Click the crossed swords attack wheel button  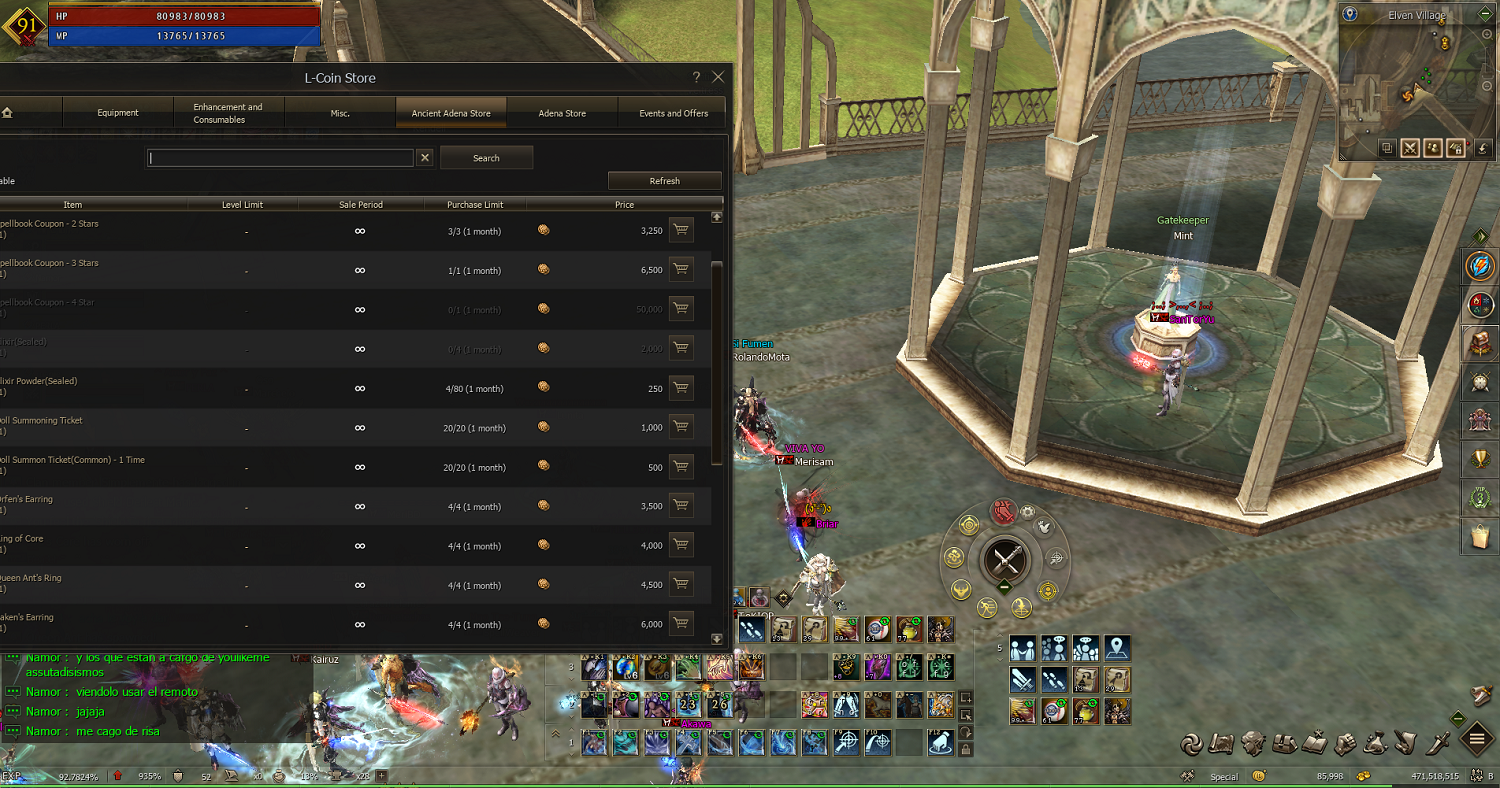pyautogui.click(x=1004, y=559)
